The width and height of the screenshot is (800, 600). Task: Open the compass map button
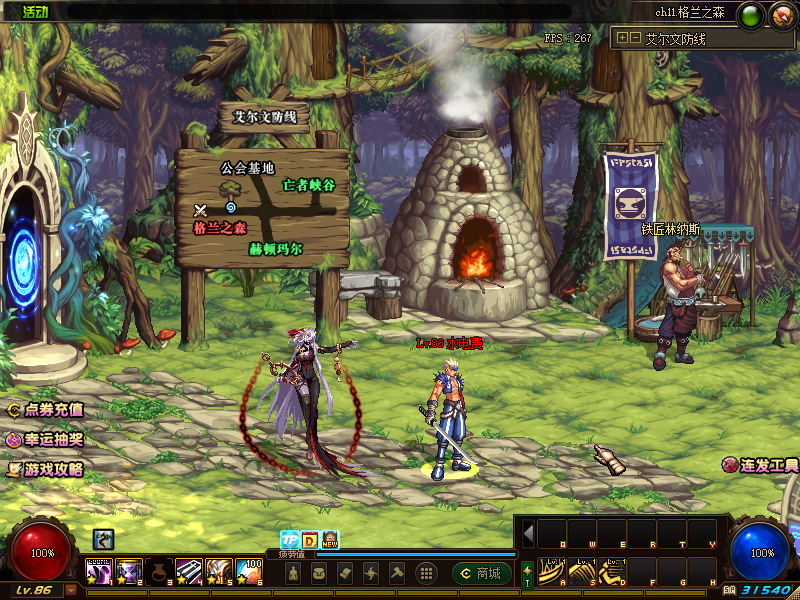click(782, 14)
